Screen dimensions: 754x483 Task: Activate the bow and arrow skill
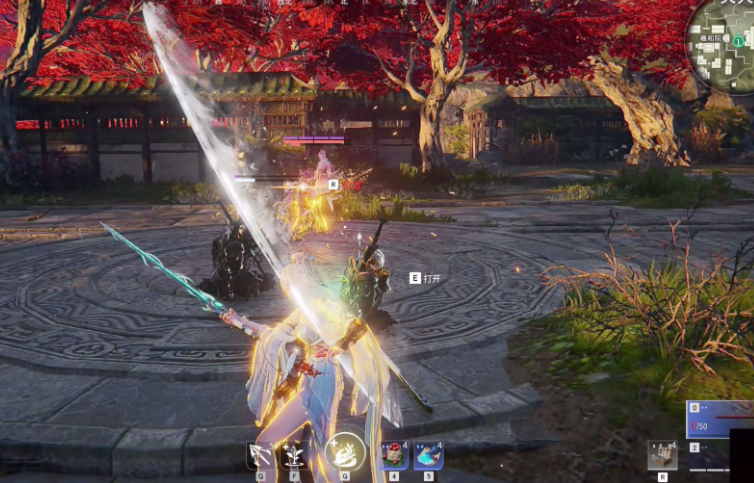tap(261, 455)
